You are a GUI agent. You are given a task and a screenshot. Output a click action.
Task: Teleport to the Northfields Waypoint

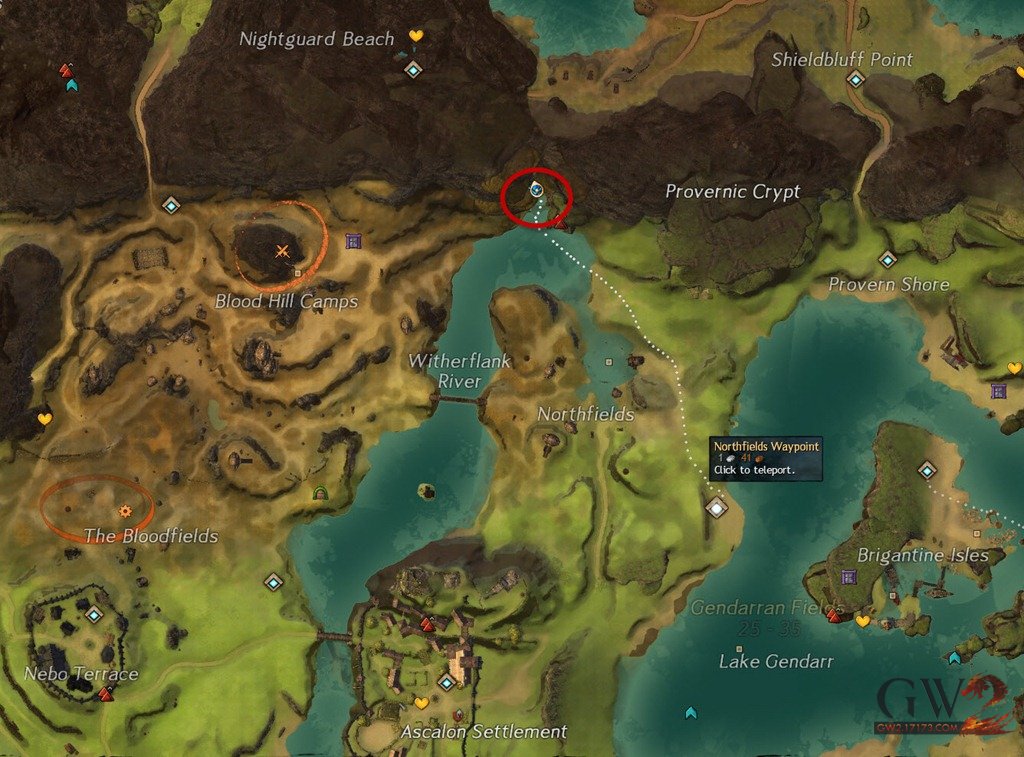pyautogui.click(x=716, y=508)
